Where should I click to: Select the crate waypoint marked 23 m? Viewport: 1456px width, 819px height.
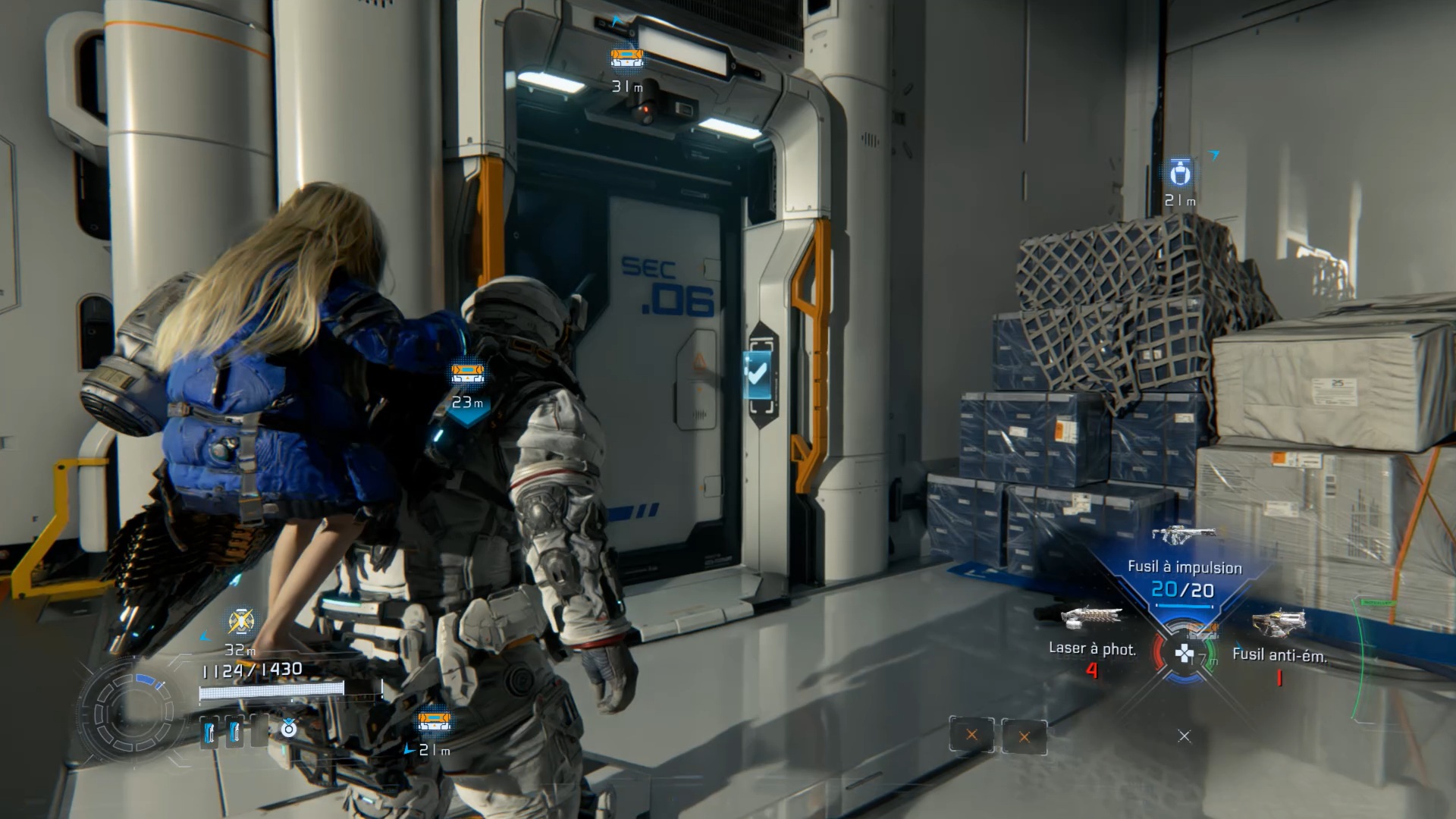point(467,373)
